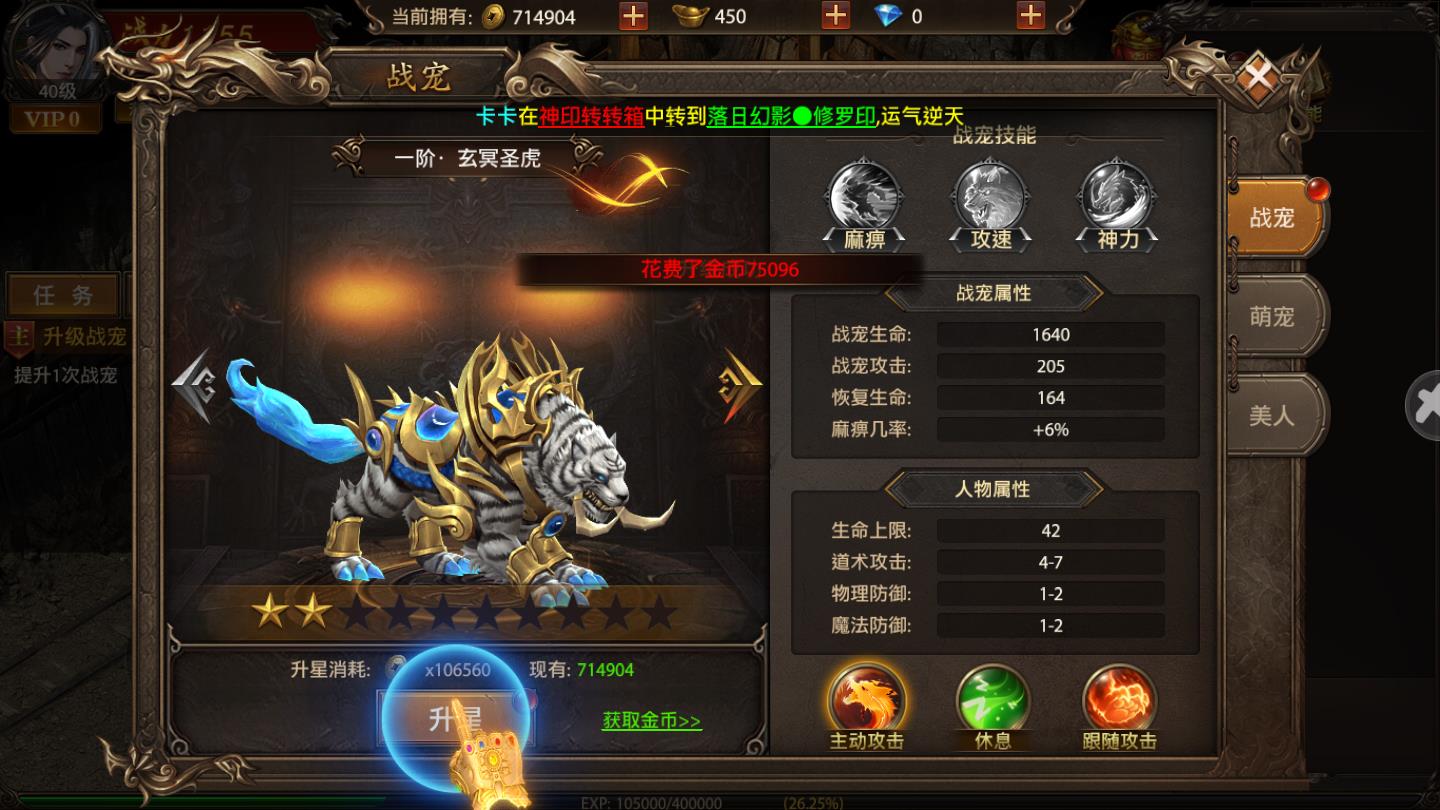Open the 美人 tab

point(1273,414)
